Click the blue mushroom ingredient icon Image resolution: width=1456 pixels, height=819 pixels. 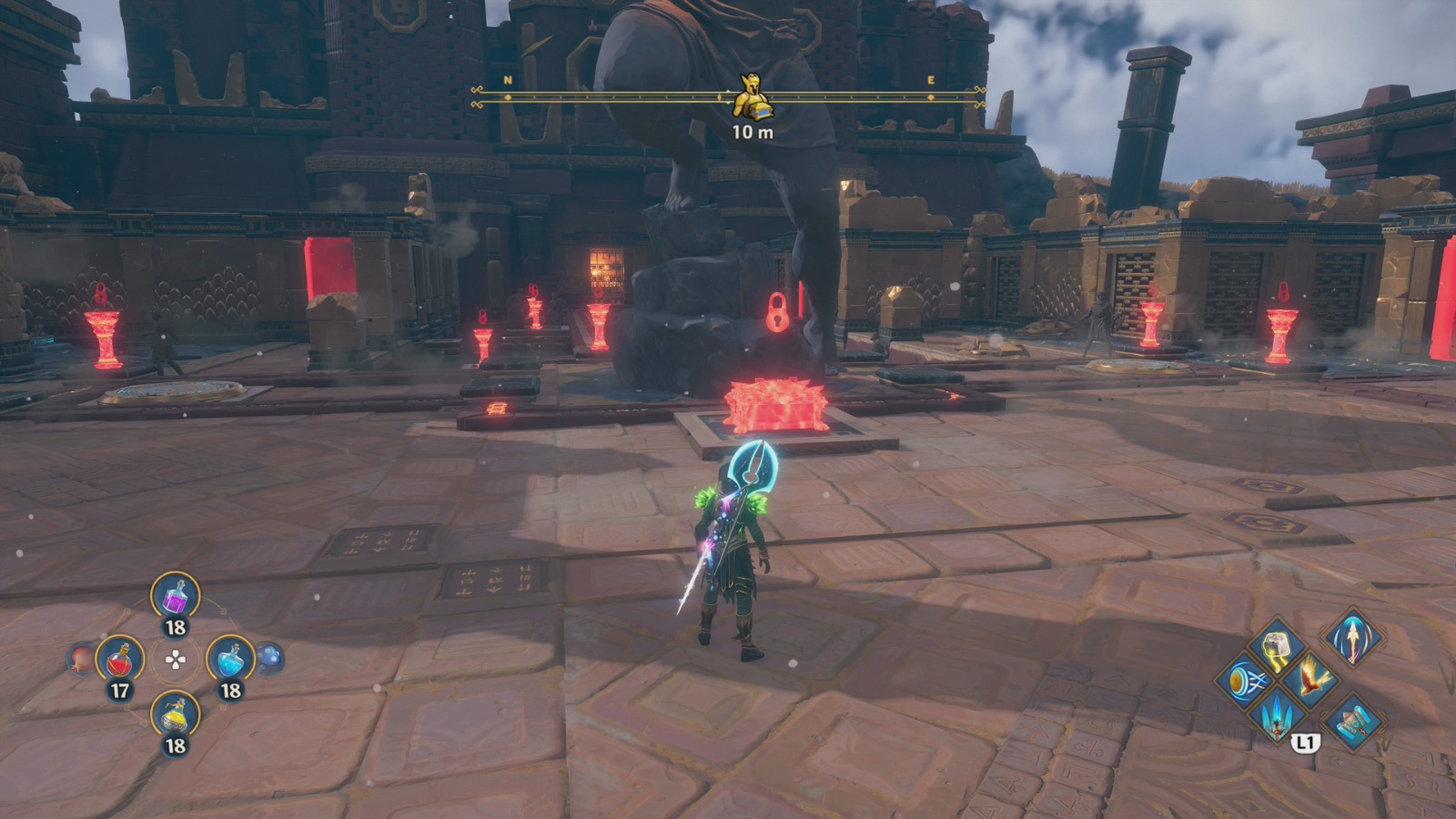pos(270,657)
